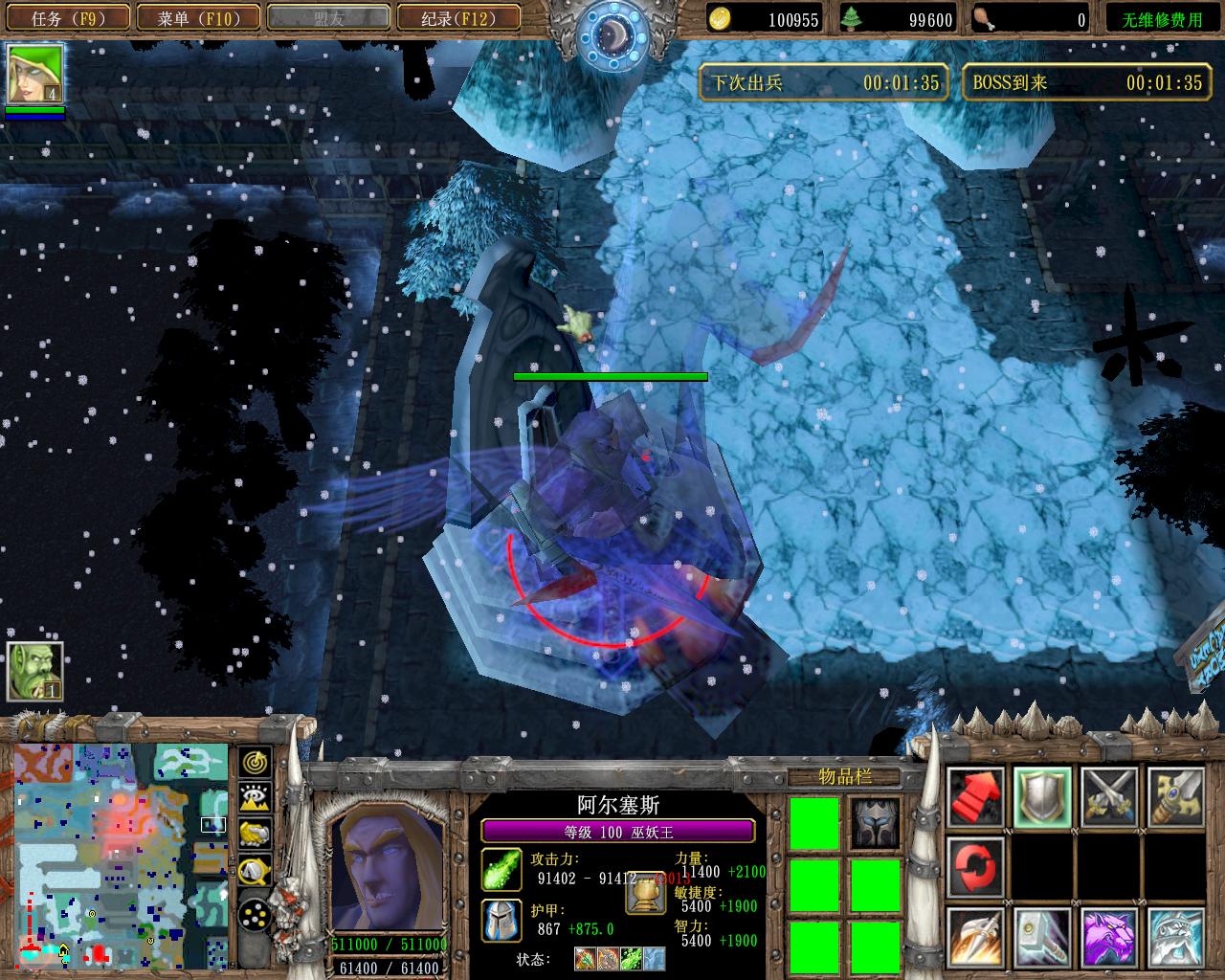
Task: Select the green orc unit icon
Action: pos(35,671)
